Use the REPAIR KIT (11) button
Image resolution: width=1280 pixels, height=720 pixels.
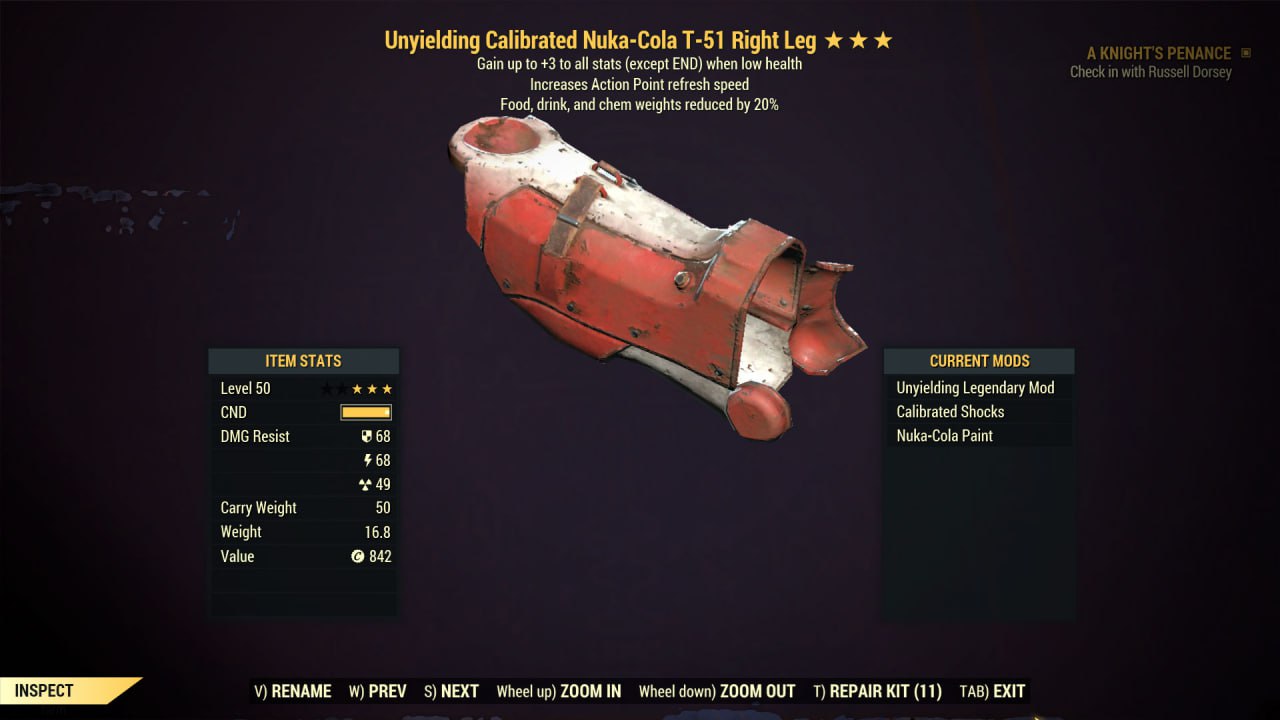click(877, 691)
